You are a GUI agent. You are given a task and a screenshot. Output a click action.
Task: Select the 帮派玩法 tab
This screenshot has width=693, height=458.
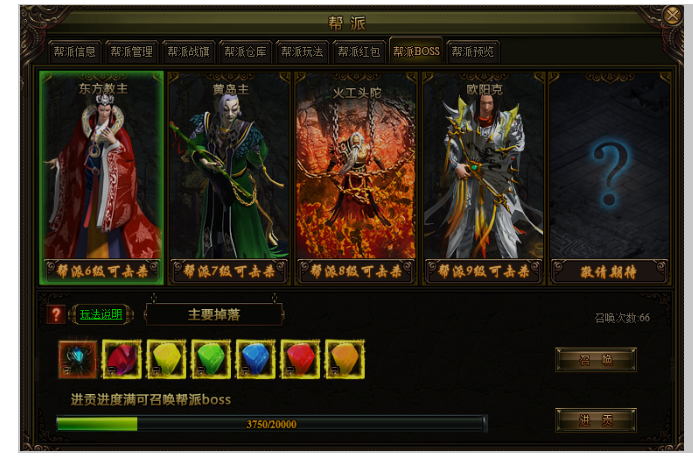[x=302, y=52]
